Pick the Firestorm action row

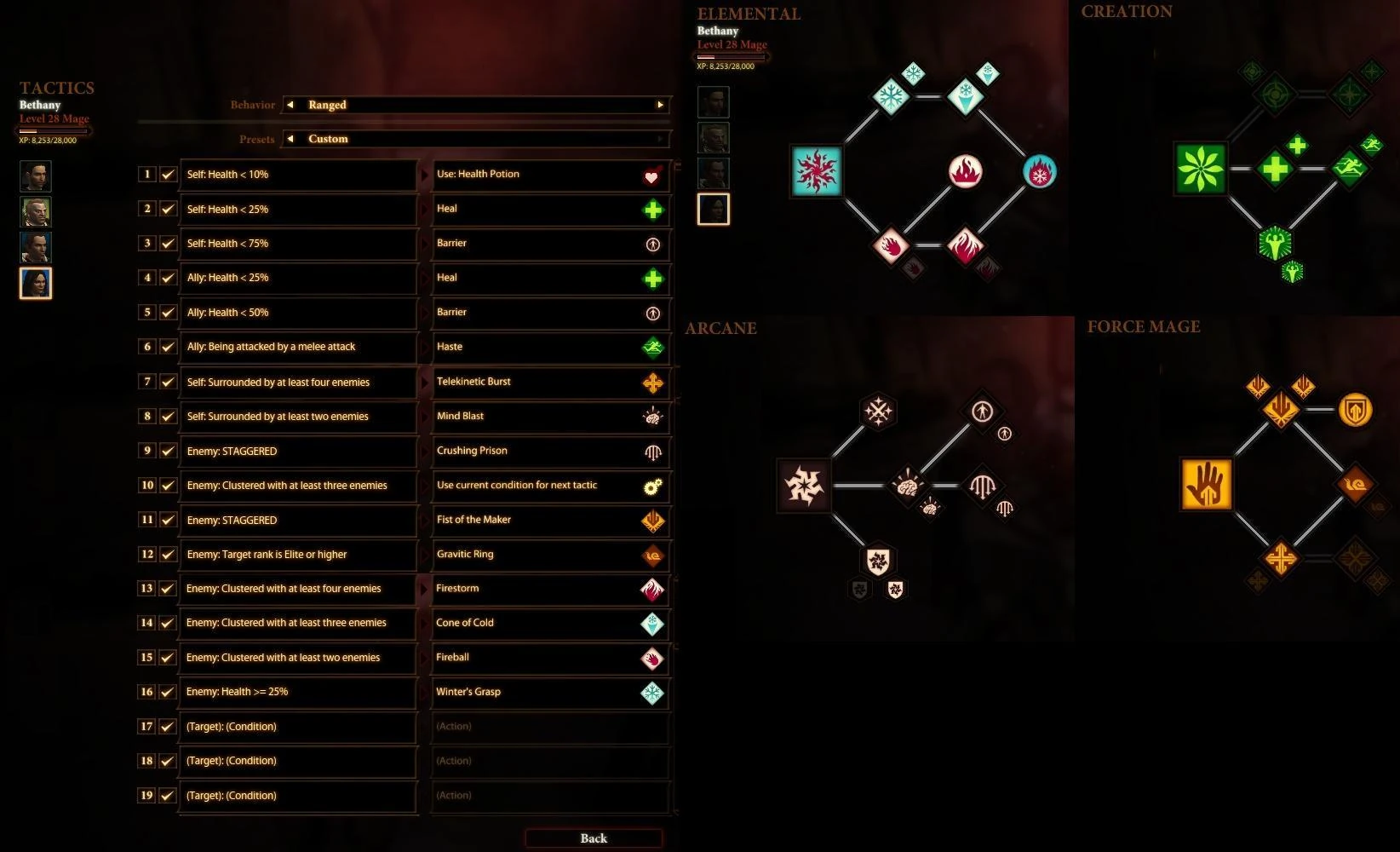tap(550, 589)
